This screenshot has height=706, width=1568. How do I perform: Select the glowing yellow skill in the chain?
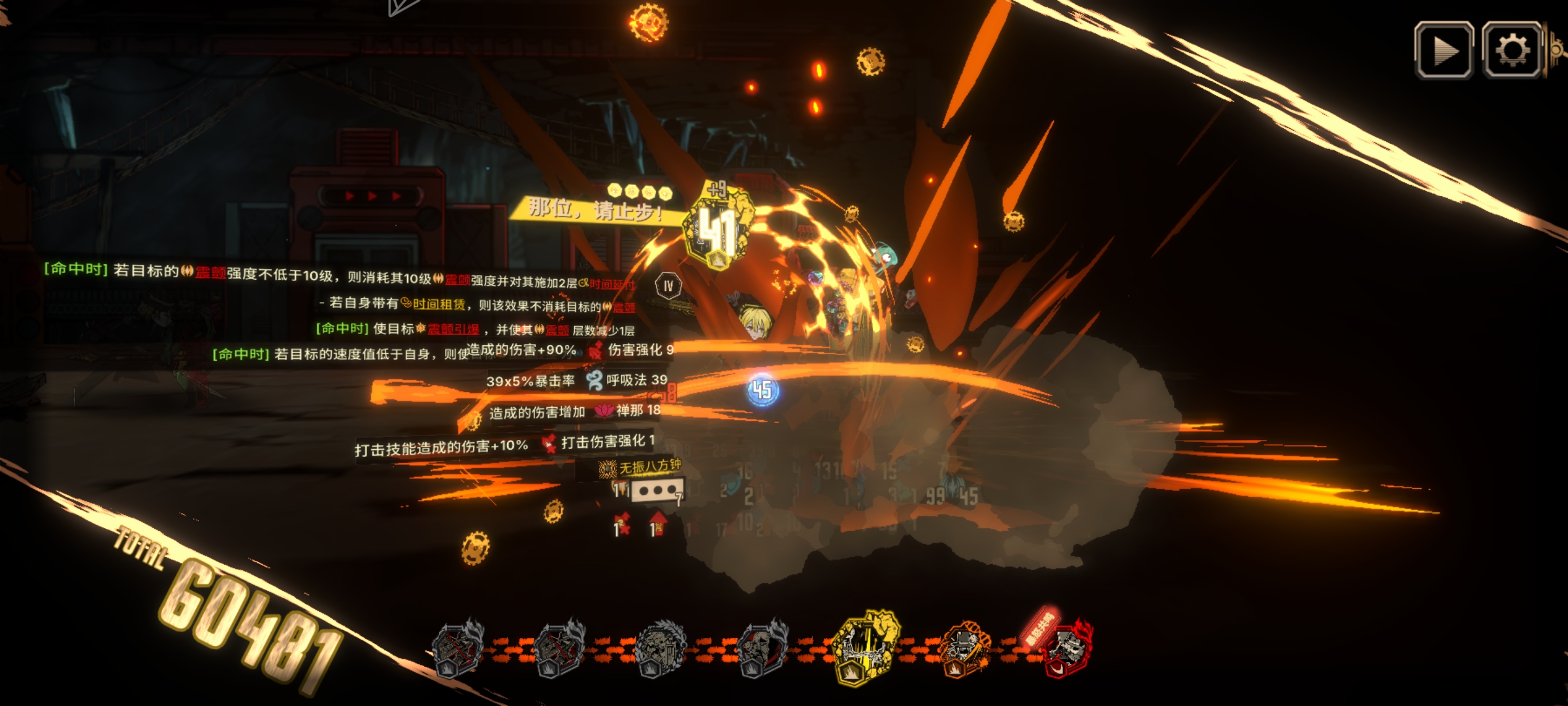click(866, 647)
